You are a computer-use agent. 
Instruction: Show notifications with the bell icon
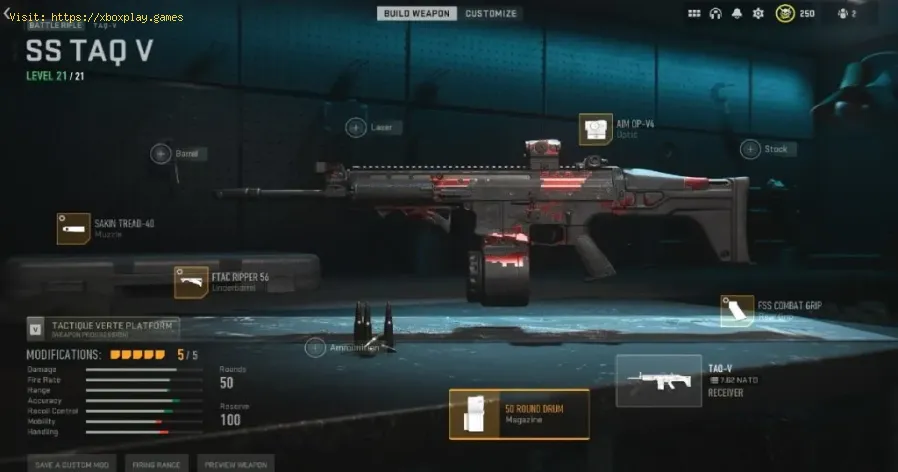737,14
